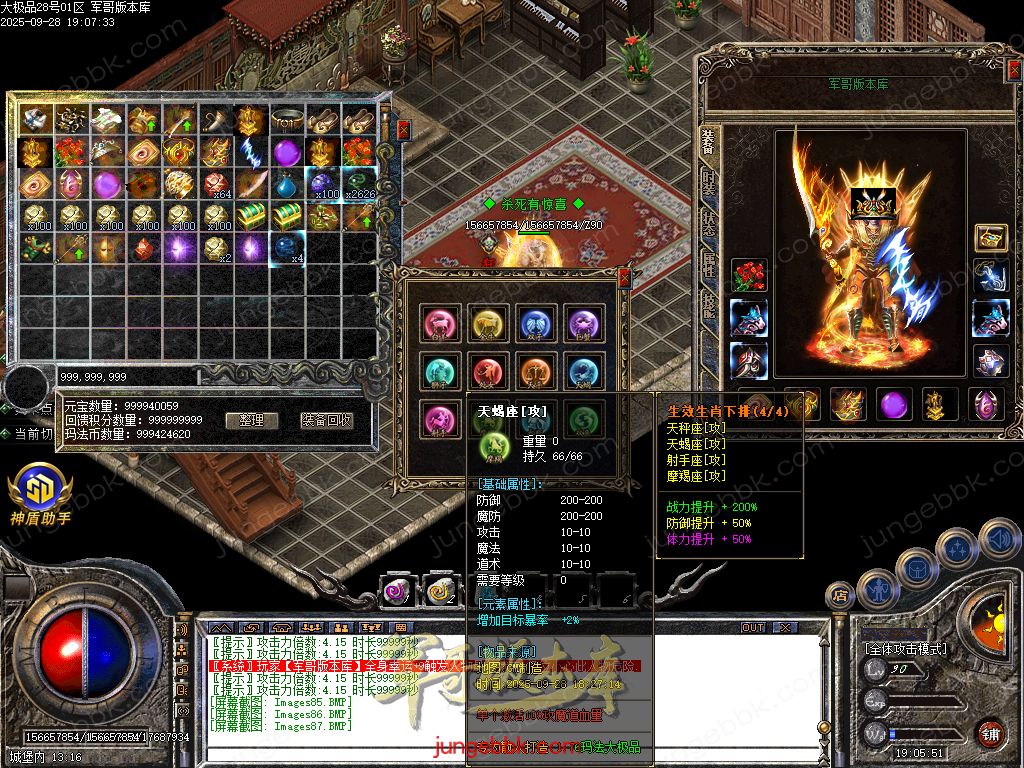Image resolution: width=1024 pixels, height=768 pixels.
Task: Close the inventory bag window
Action: point(403,130)
